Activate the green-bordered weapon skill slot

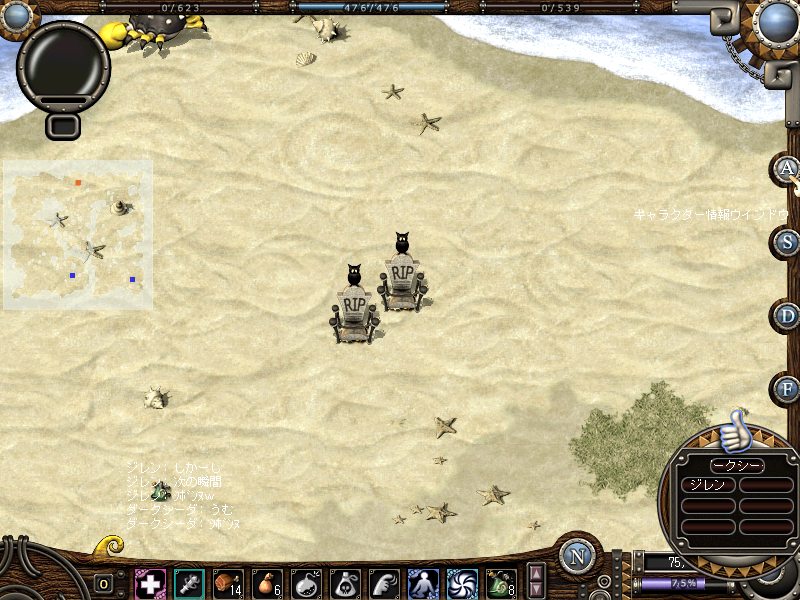point(189,583)
